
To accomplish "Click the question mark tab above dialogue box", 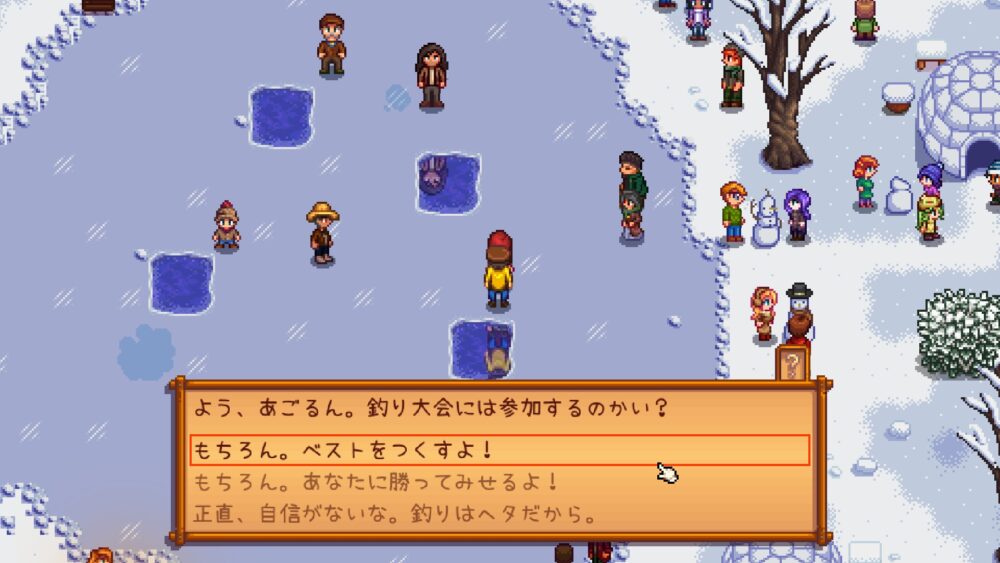I will click(791, 365).
